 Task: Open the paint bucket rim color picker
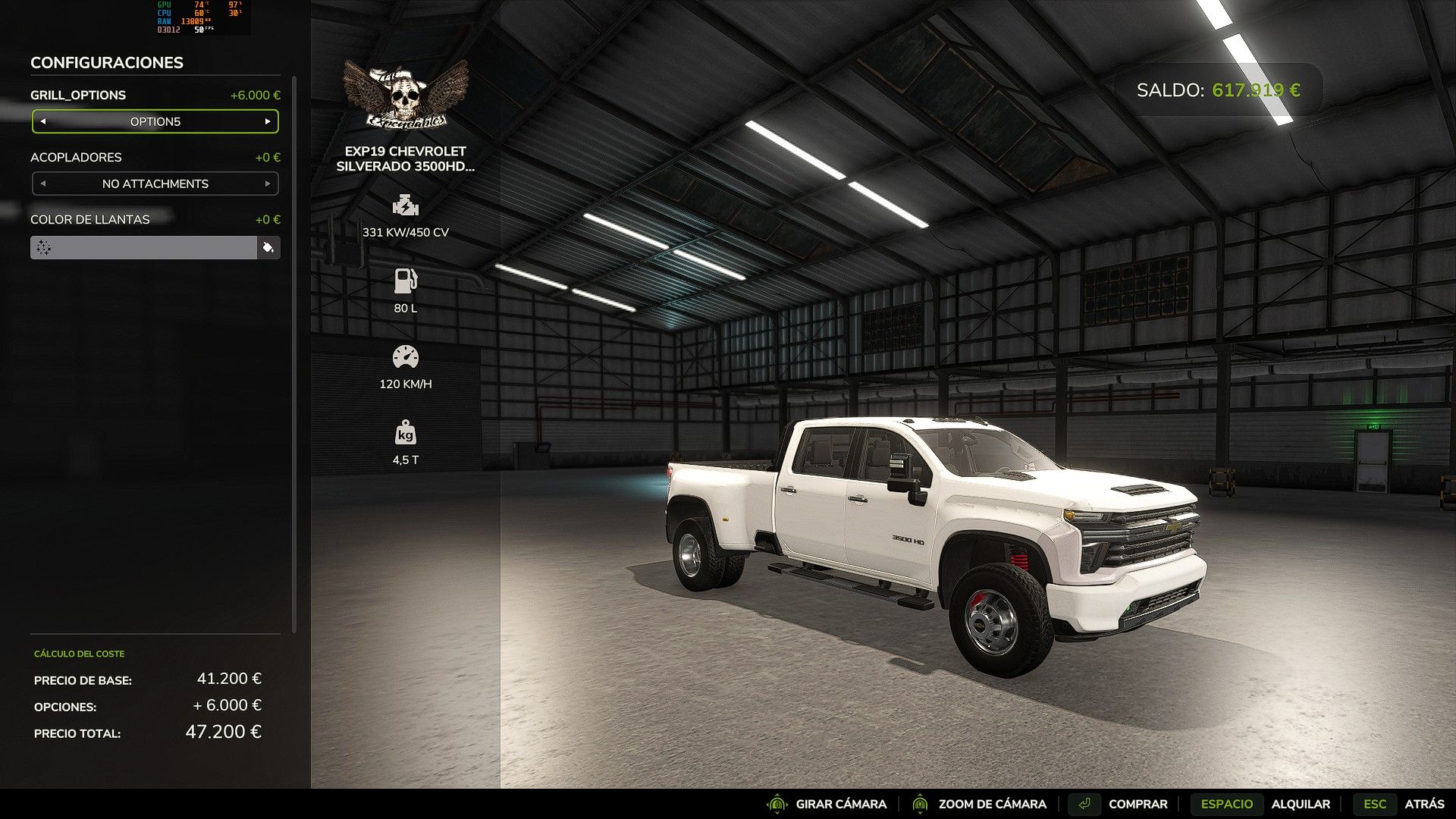(270, 246)
